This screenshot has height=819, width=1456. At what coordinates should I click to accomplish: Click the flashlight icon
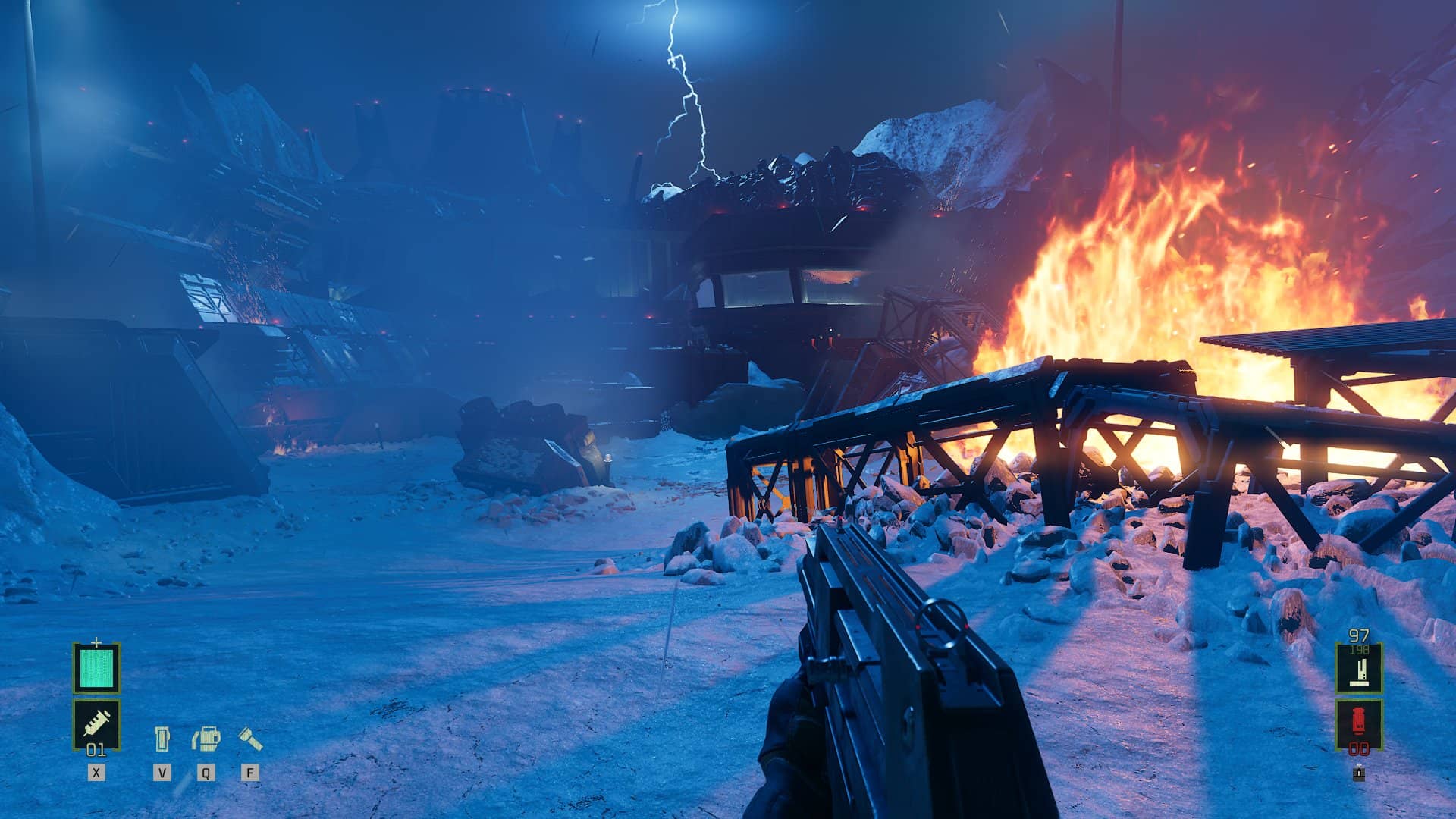250,738
